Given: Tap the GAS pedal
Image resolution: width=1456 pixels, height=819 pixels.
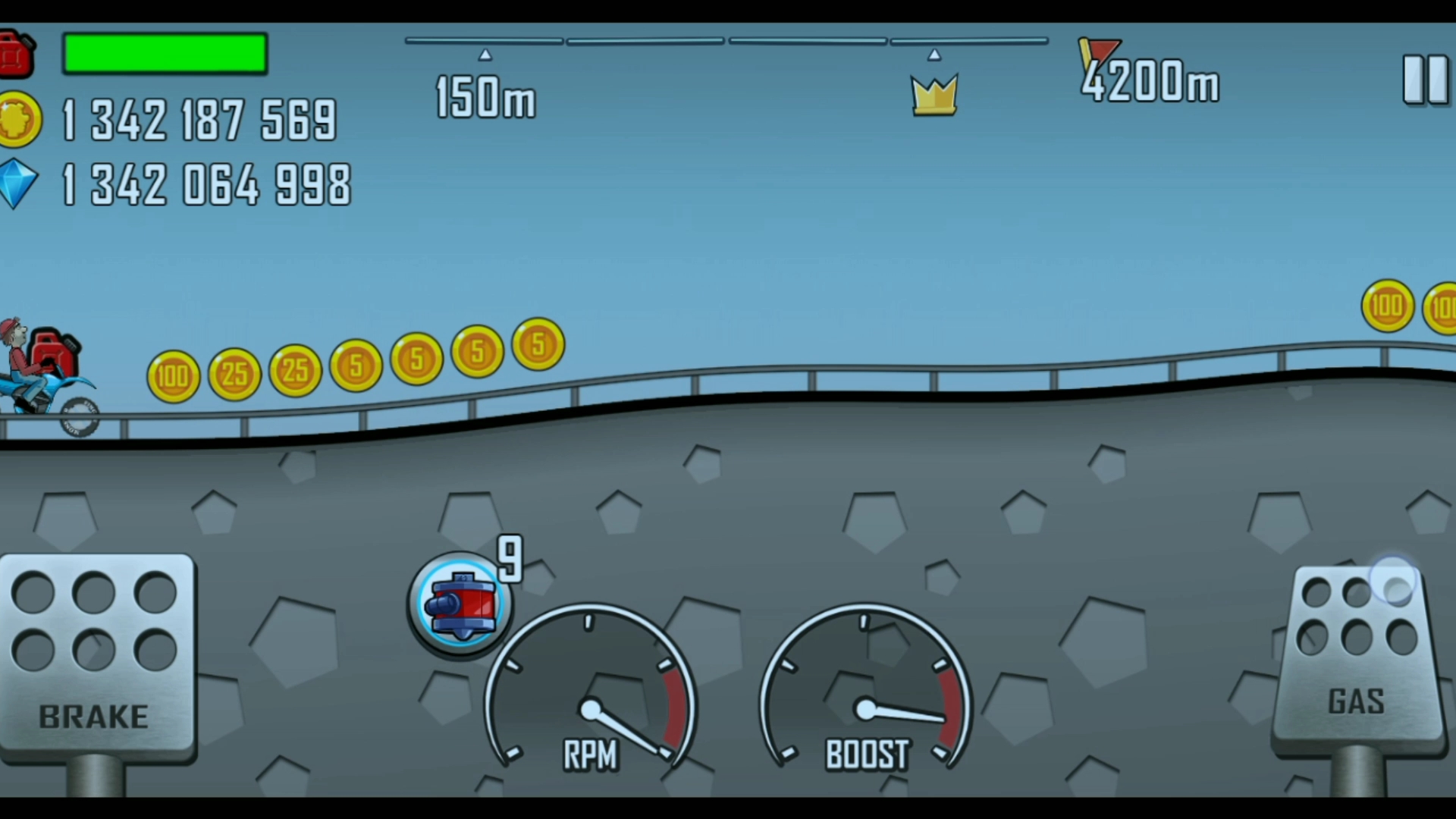Looking at the screenshot, I should [x=1357, y=660].
